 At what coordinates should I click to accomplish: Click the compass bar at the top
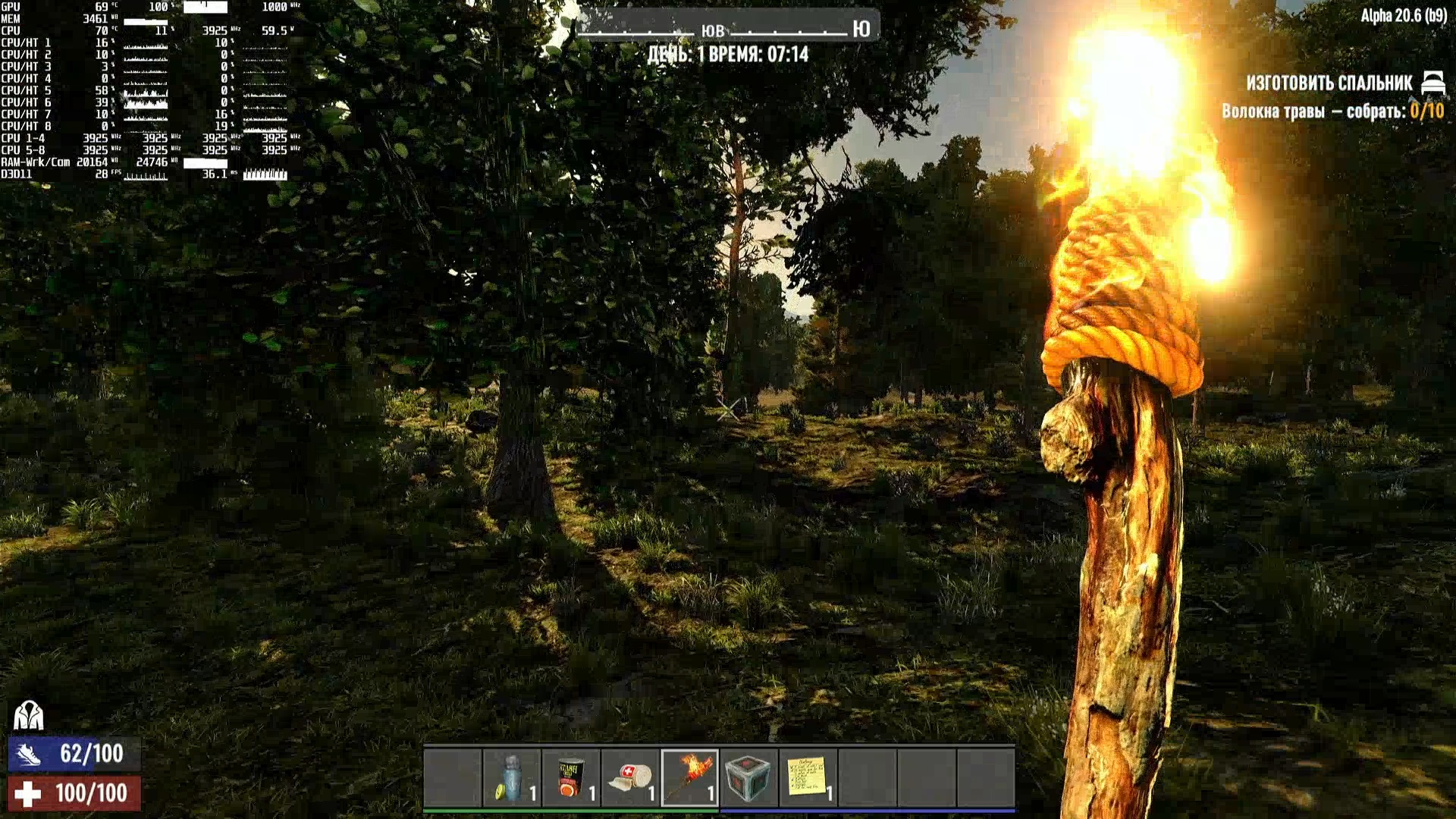coord(726,29)
